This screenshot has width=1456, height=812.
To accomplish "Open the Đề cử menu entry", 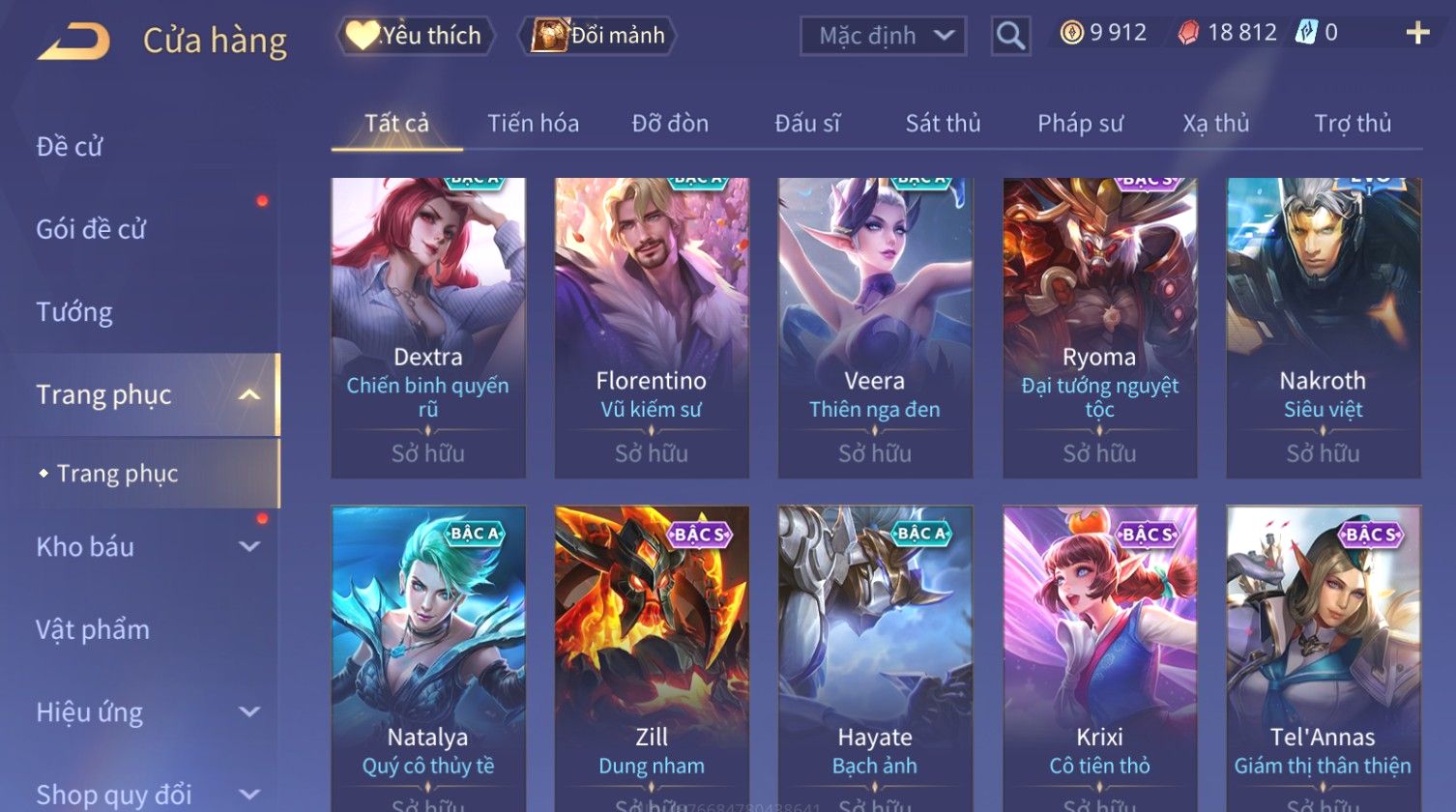I will coord(70,147).
